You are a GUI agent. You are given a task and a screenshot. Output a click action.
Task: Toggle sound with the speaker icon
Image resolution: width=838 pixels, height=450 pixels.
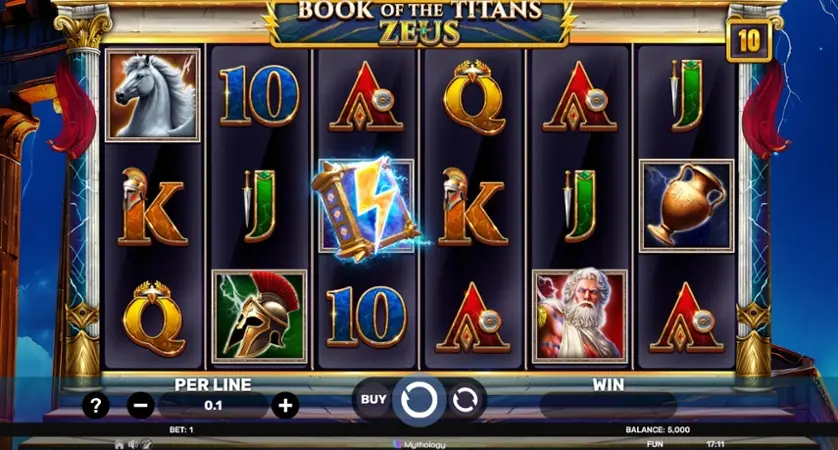(132, 444)
